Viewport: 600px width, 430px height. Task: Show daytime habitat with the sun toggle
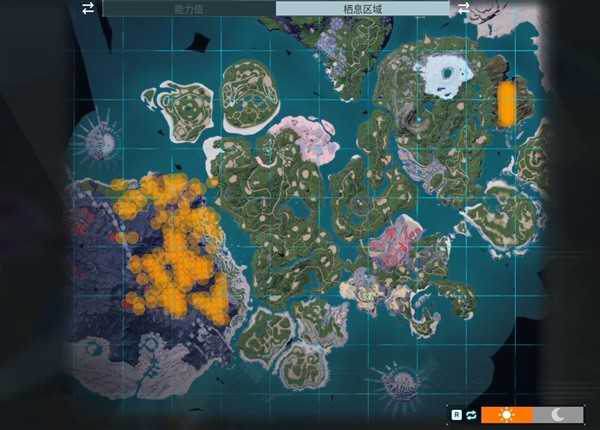[506, 414]
